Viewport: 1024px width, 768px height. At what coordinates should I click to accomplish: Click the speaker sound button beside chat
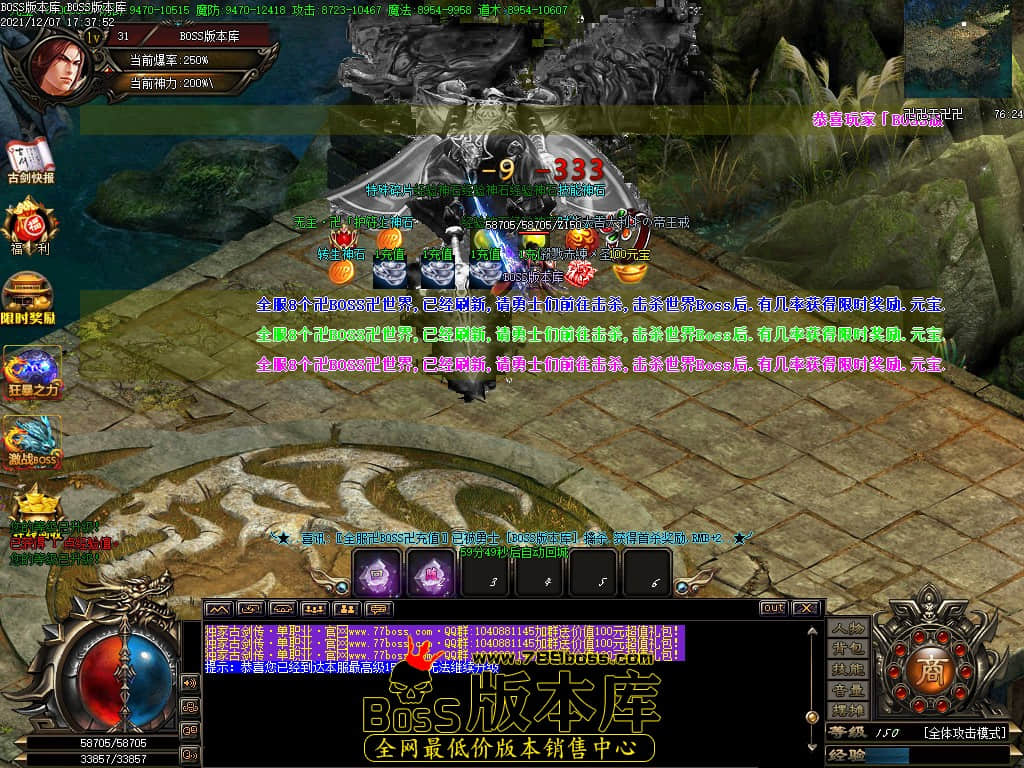pyautogui.click(x=189, y=683)
